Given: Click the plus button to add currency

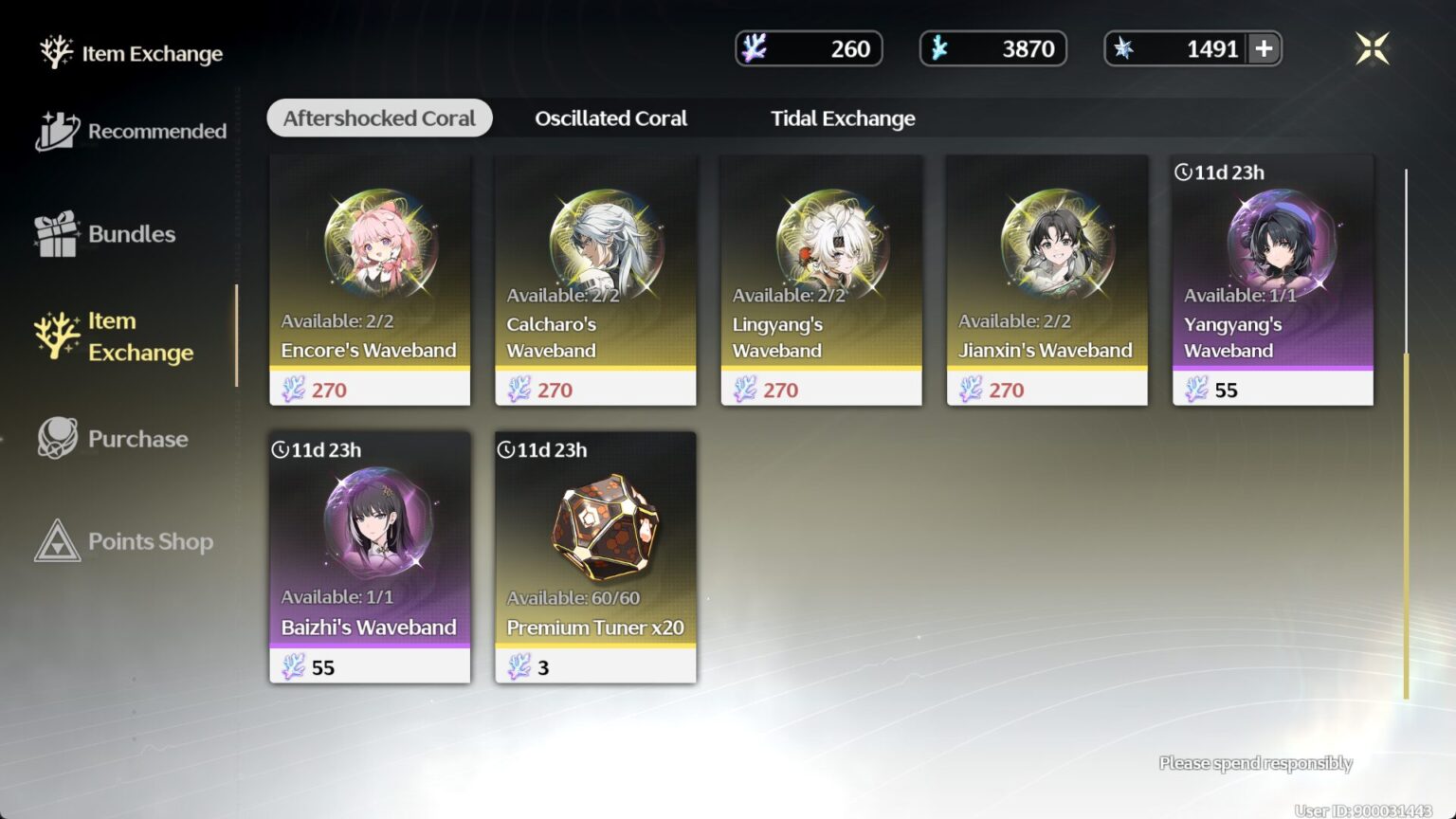Looking at the screenshot, I should click(x=1264, y=48).
